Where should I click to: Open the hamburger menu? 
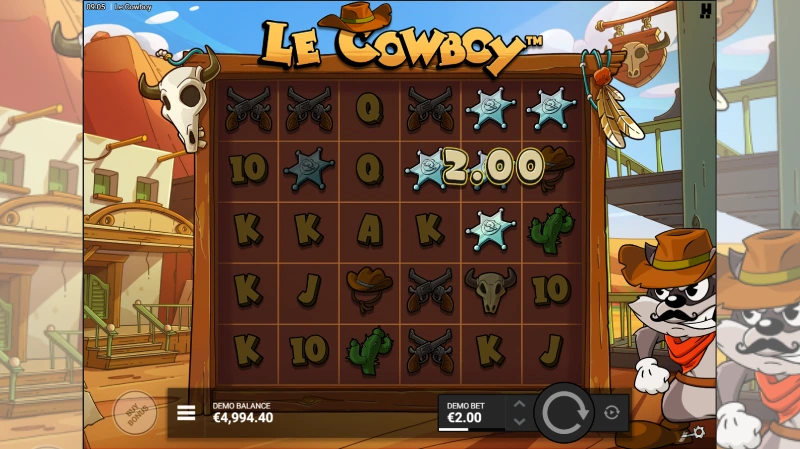tap(186, 413)
